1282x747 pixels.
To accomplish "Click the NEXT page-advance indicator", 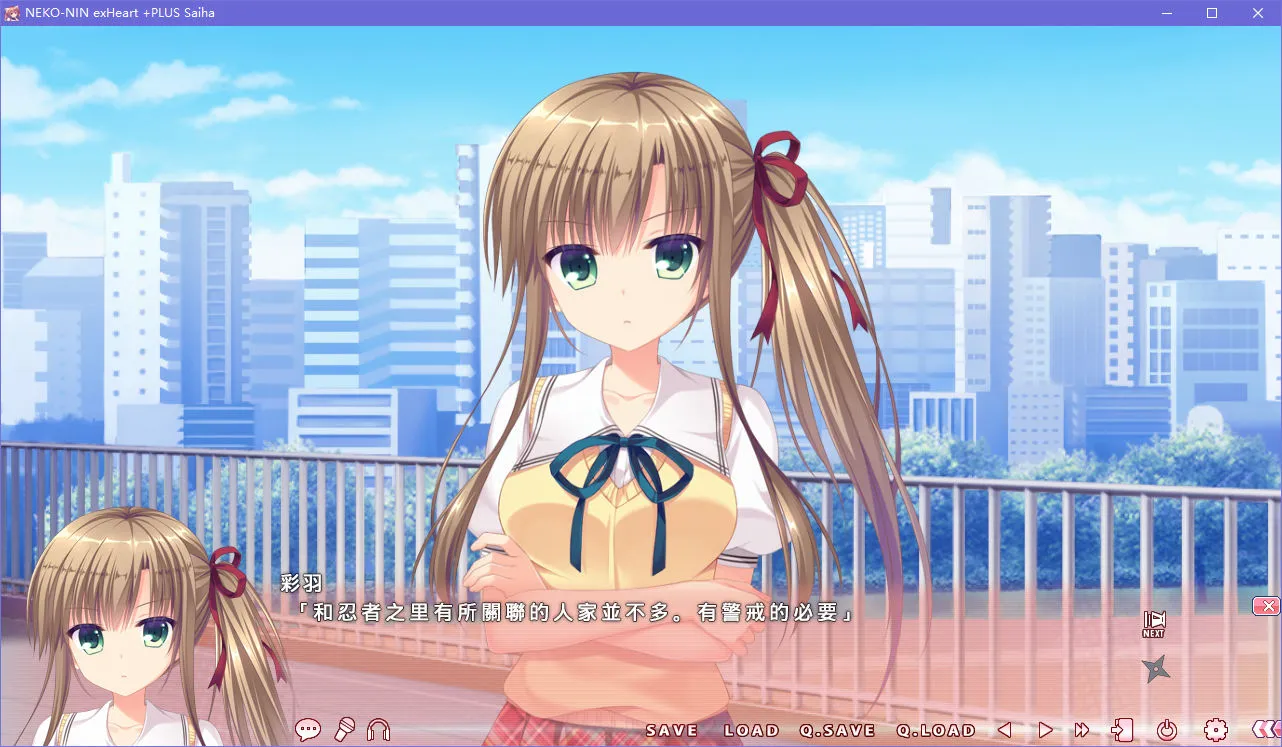I will coord(1152,621).
